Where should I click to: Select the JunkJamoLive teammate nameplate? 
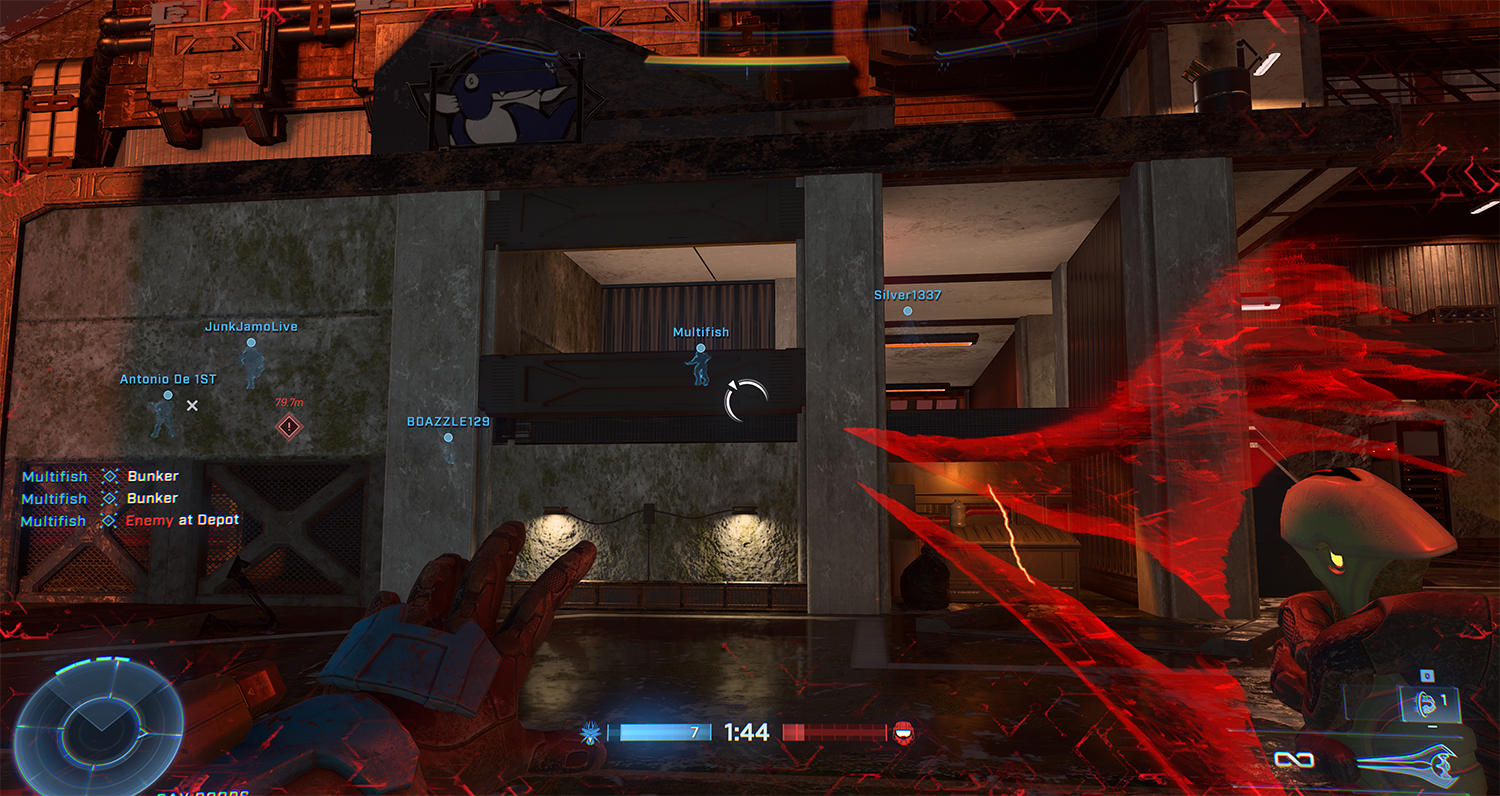click(x=251, y=327)
